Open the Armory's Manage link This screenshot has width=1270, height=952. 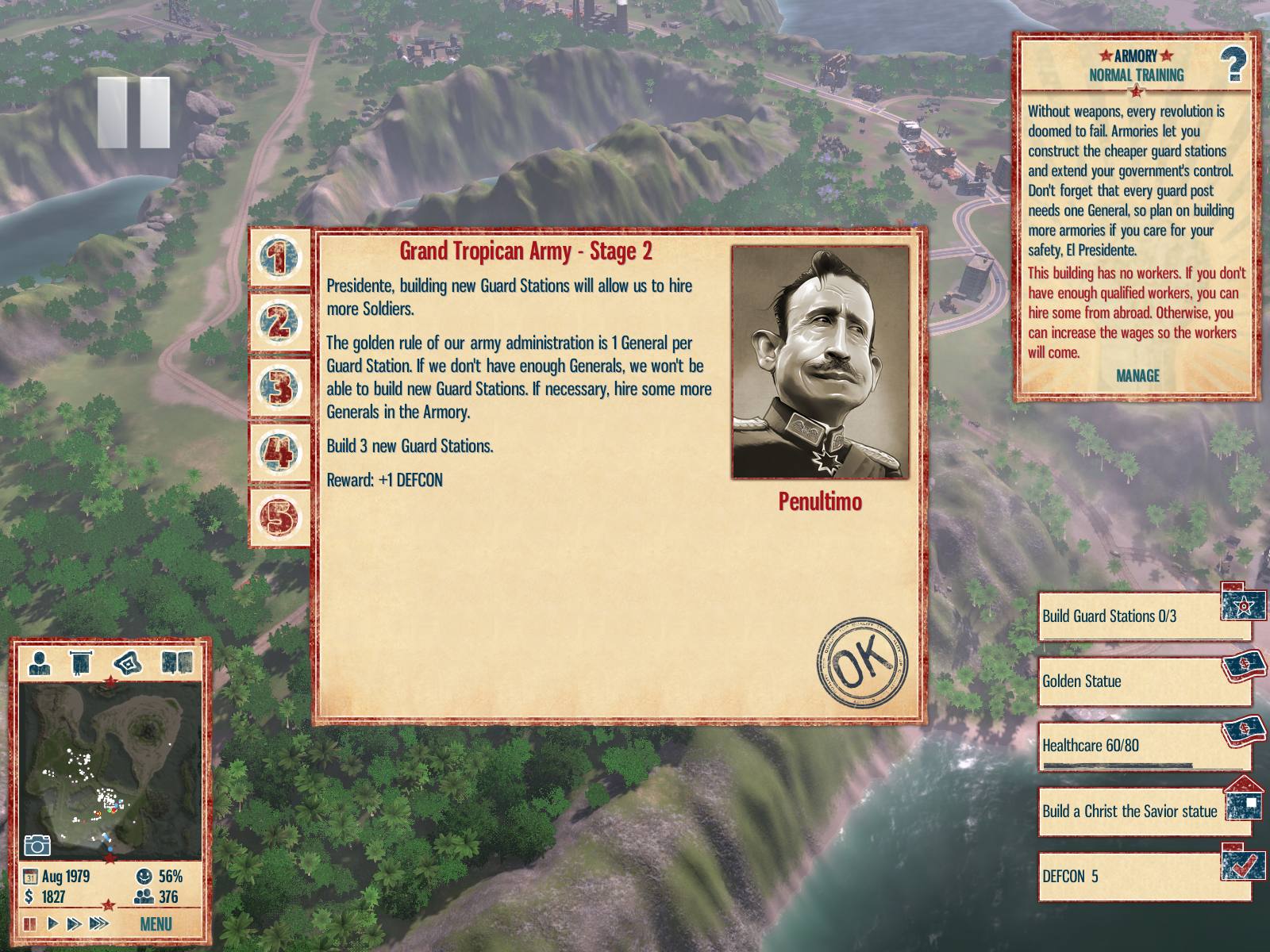pyautogui.click(x=1137, y=376)
